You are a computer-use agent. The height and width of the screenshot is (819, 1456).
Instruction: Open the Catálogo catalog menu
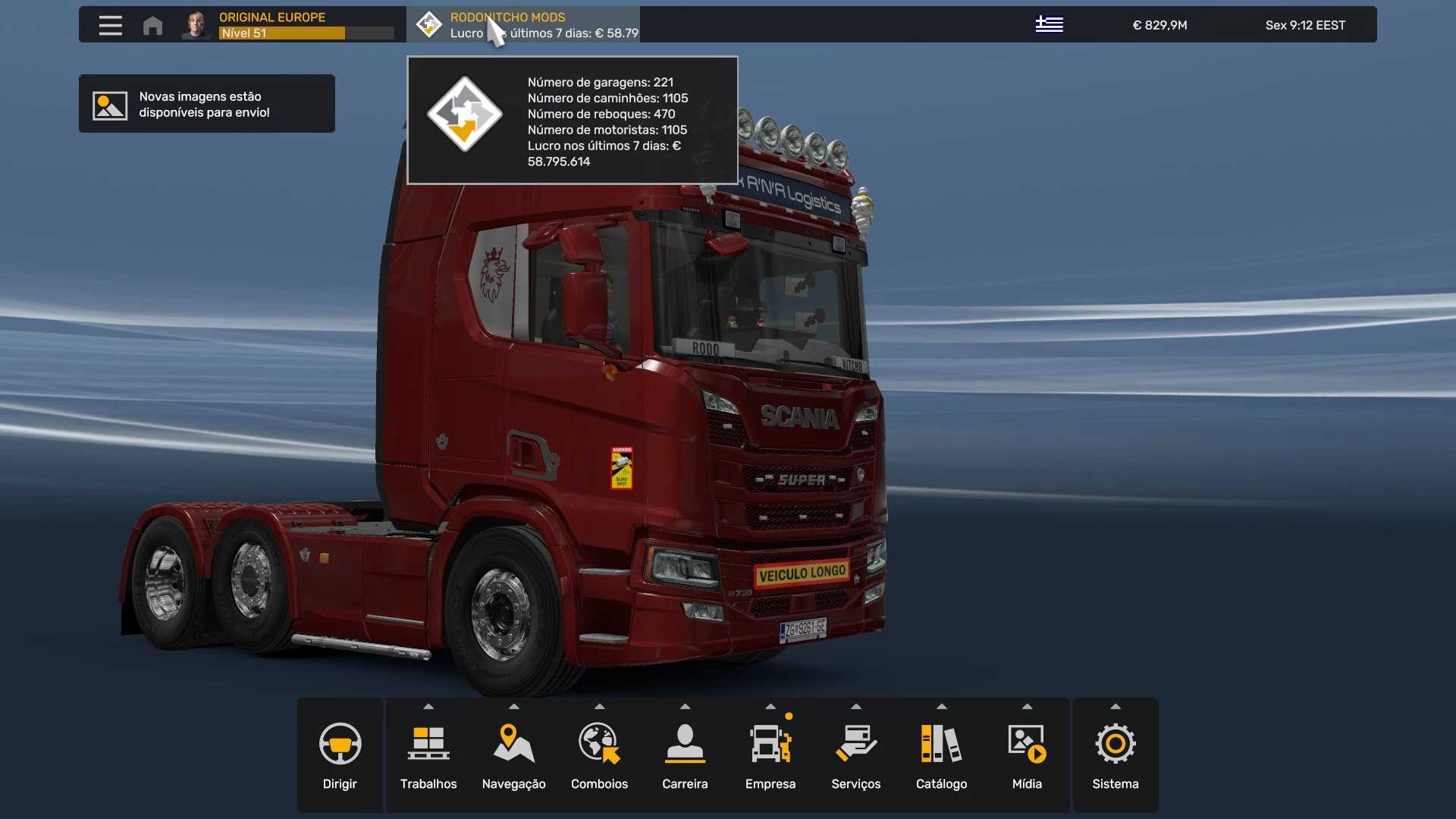point(941,755)
